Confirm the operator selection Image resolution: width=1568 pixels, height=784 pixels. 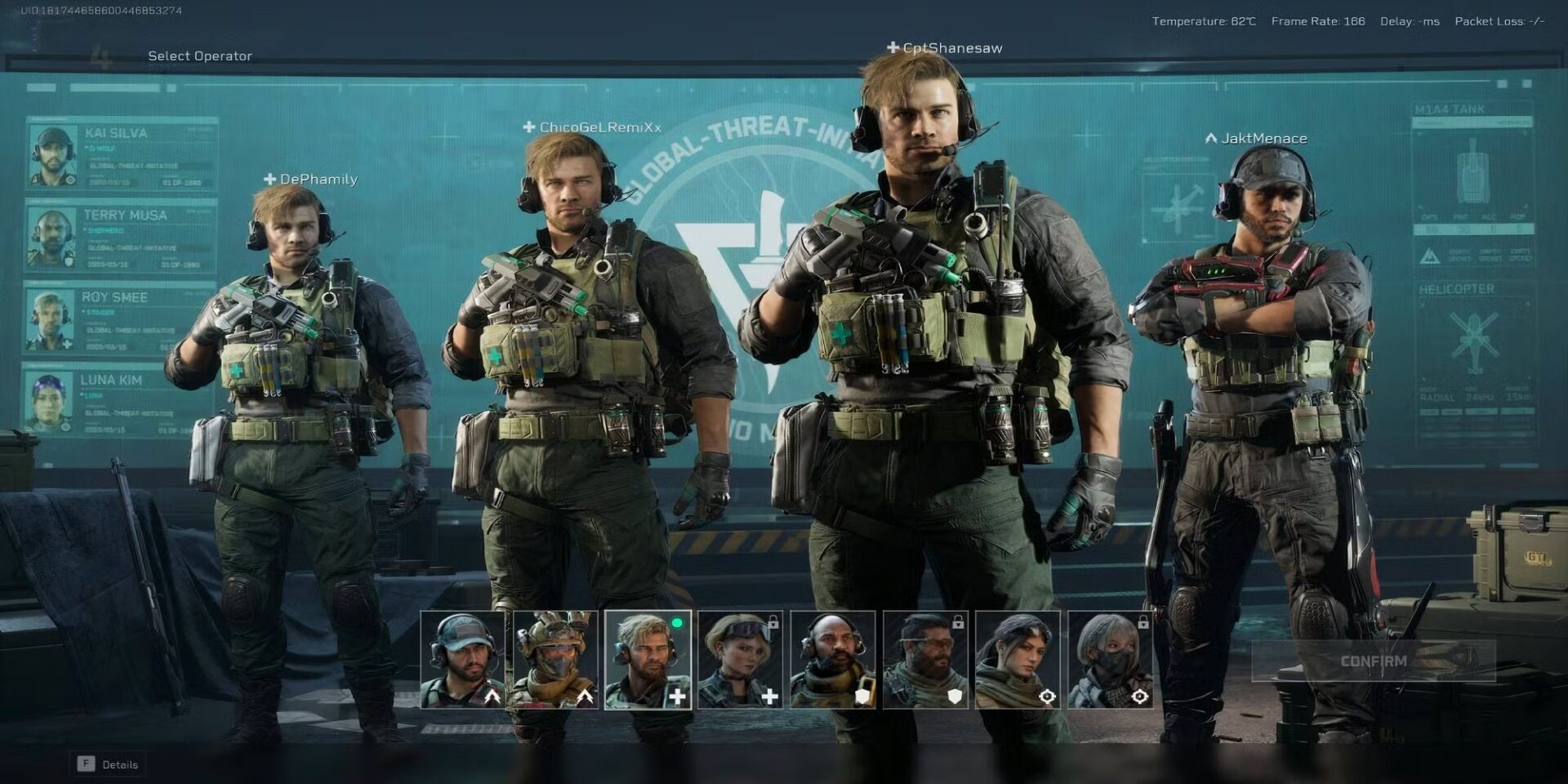pyautogui.click(x=1373, y=661)
